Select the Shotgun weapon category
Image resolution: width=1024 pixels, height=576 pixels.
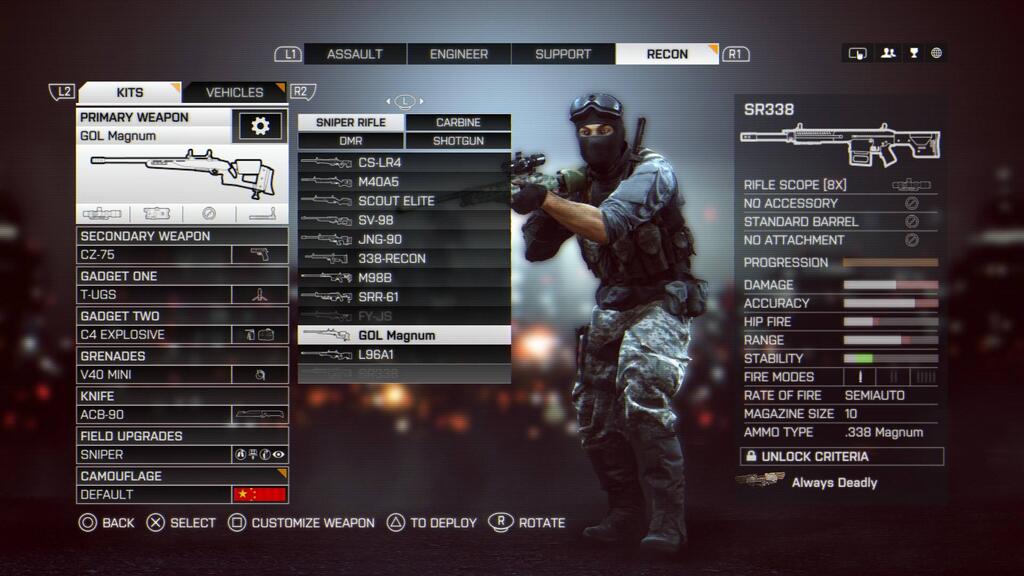pyautogui.click(x=458, y=141)
